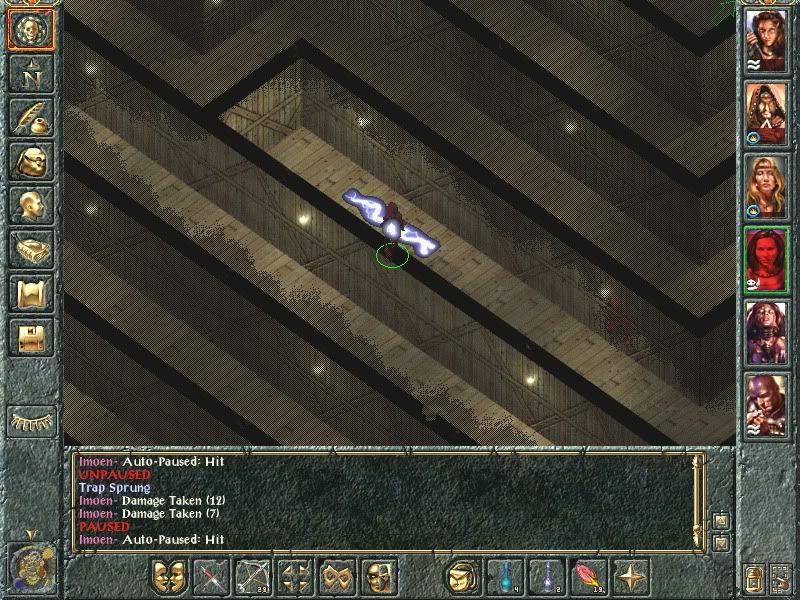Open special abilities with the gold star
Viewport: 800px width, 600px height.
click(x=631, y=577)
